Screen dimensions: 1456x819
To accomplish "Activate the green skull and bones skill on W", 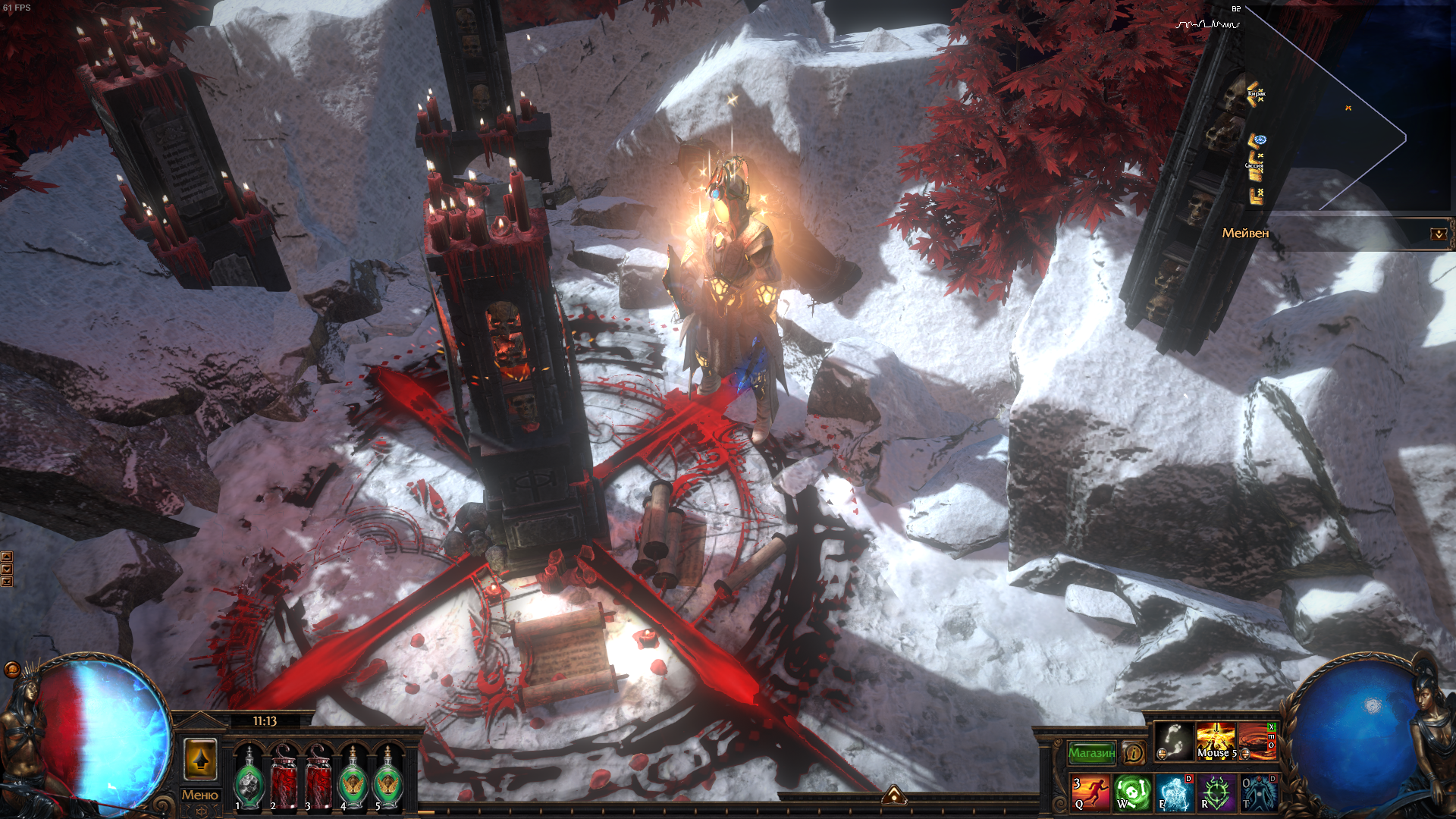I will [1132, 792].
